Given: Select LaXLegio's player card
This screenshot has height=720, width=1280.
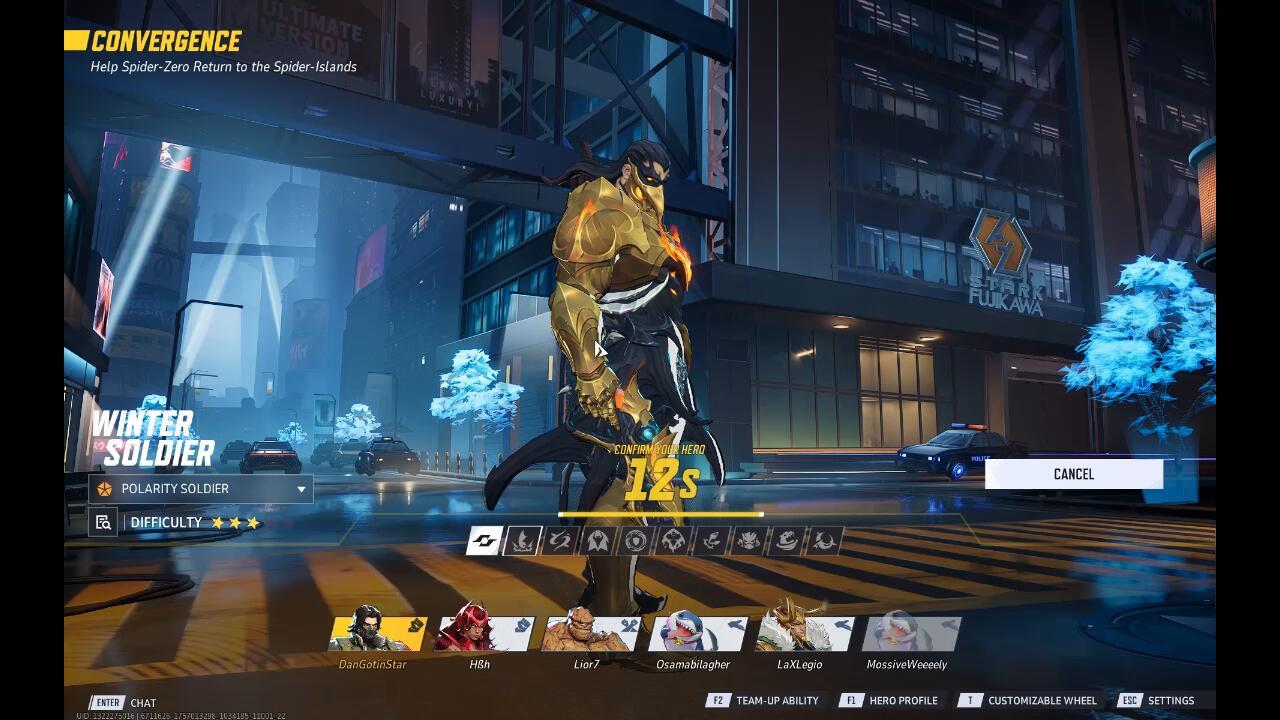Looking at the screenshot, I should coord(802,634).
